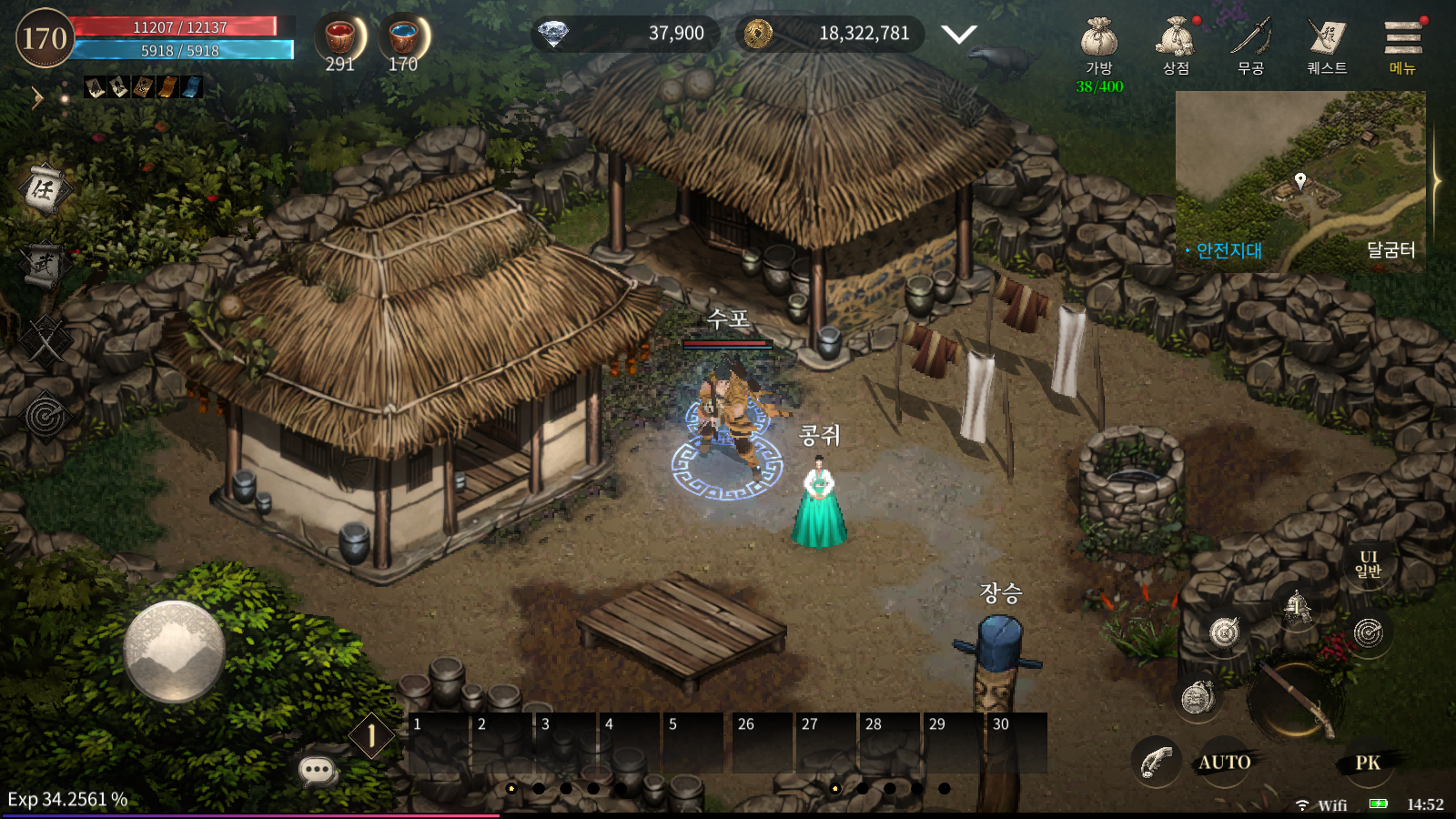Image resolution: width=1456 pixels, height=819 pixels.
Task: Open the 무공 martial arts menu
Action: point(1250,44)
